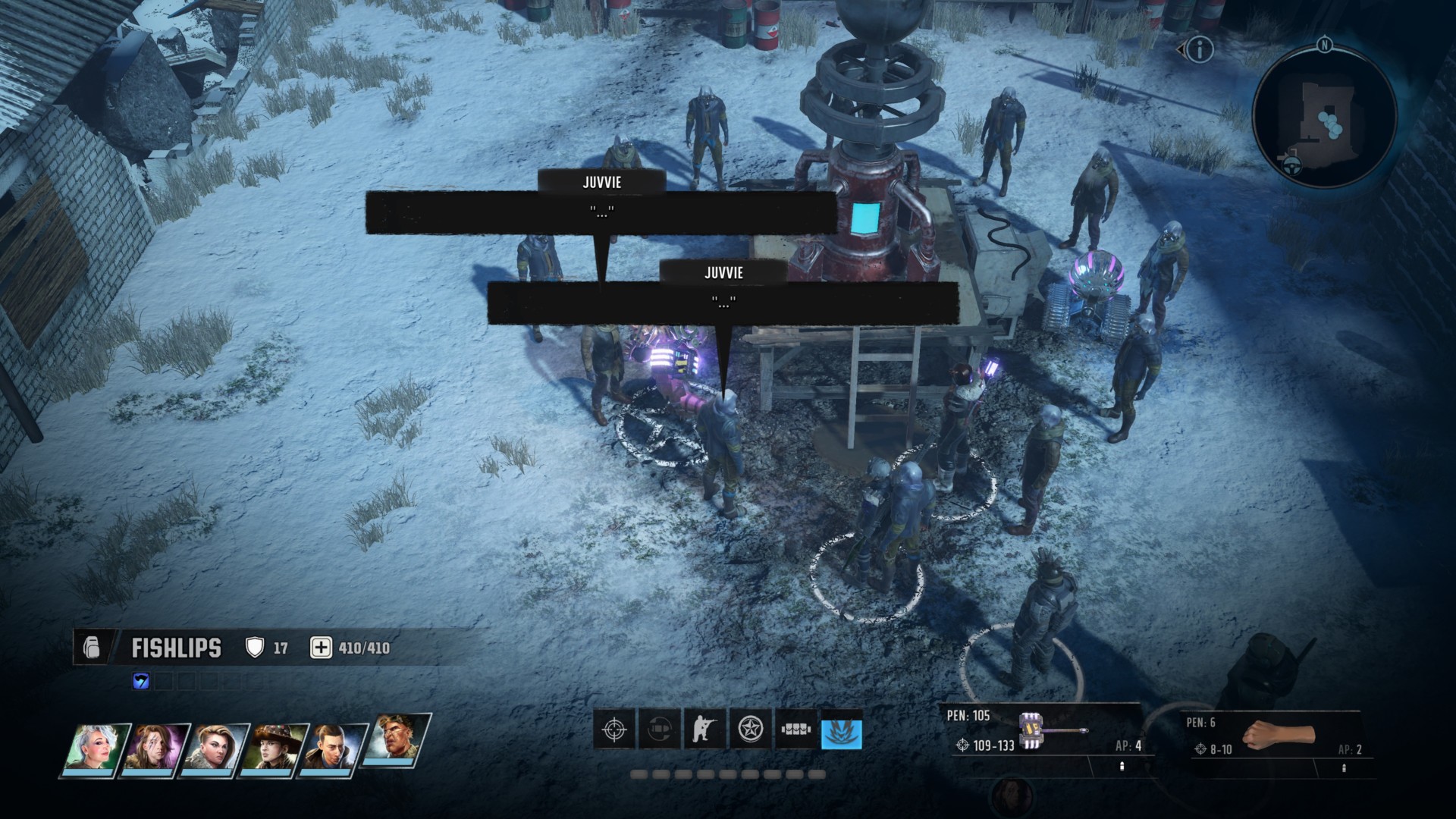
Task: Expand the info panel button
Action: (1199, 50)
